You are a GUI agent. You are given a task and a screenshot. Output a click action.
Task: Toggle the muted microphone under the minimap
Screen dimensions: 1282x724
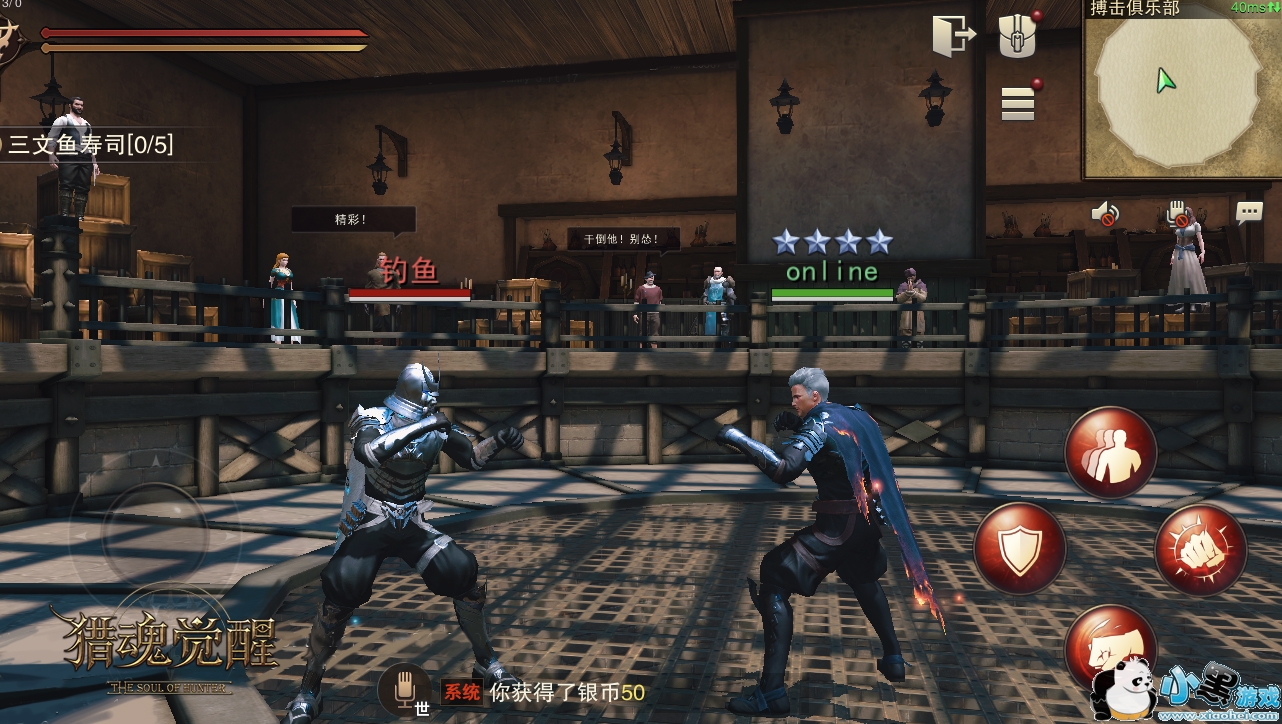point(1177,213)
